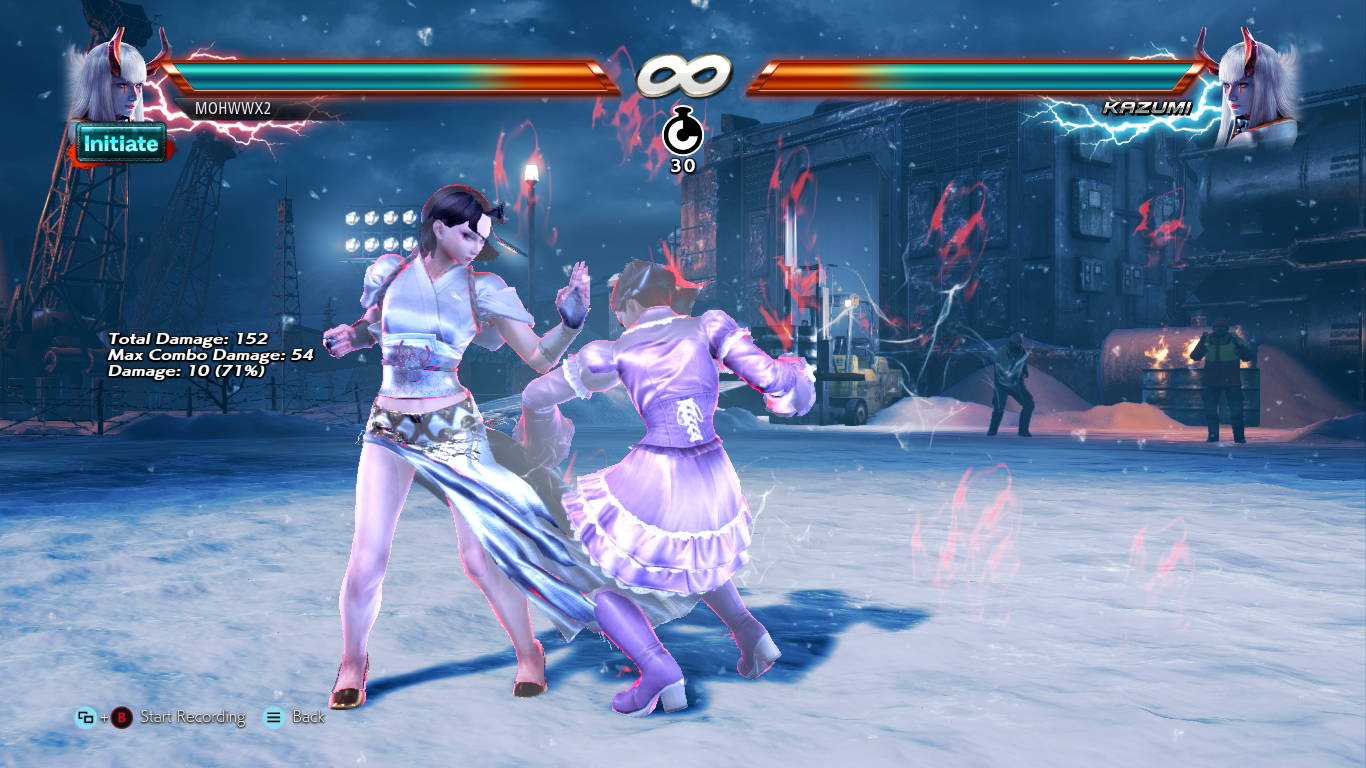
Task: Click the hamburger menu icon beside Back
Action: point(271,717)
